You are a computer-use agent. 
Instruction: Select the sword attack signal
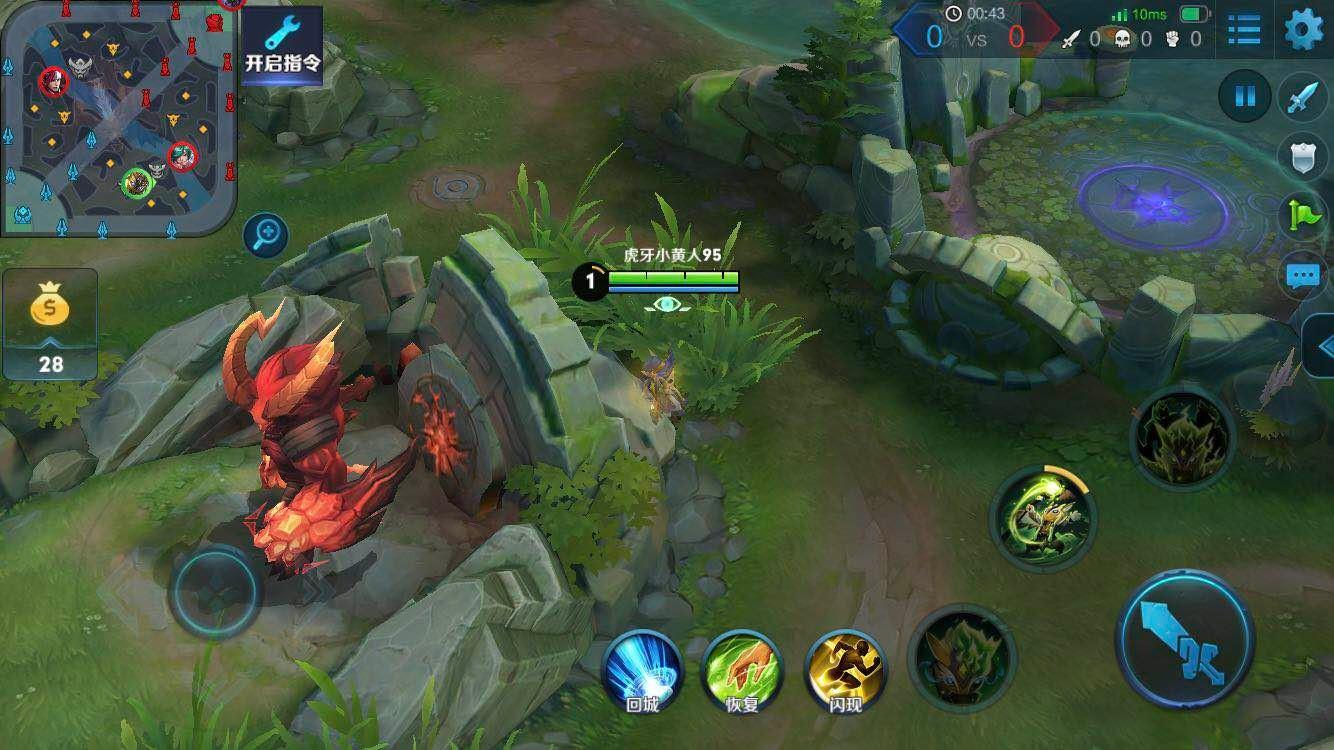click(1304, 98)
